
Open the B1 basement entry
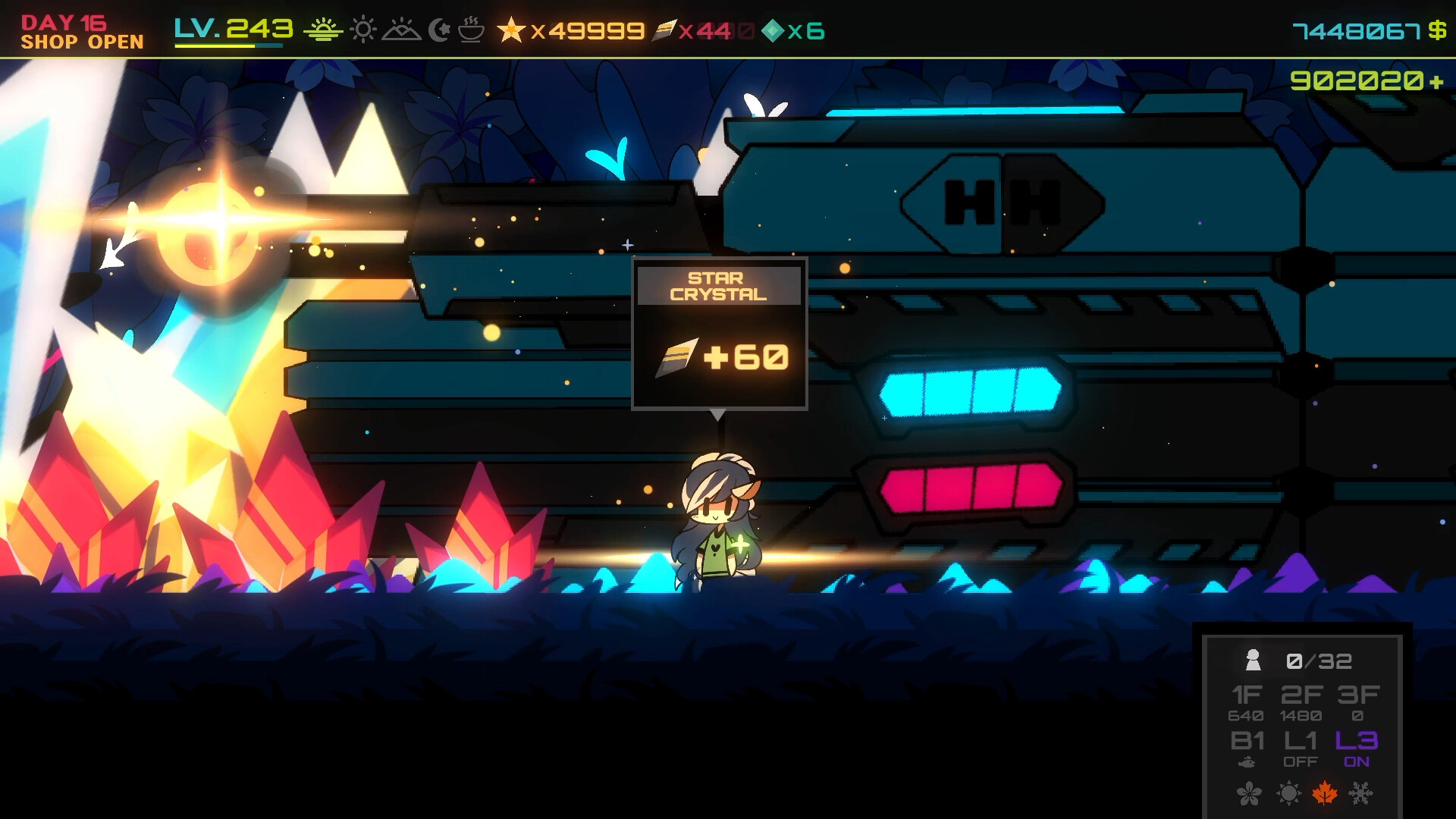click(x=1247, y=748)
